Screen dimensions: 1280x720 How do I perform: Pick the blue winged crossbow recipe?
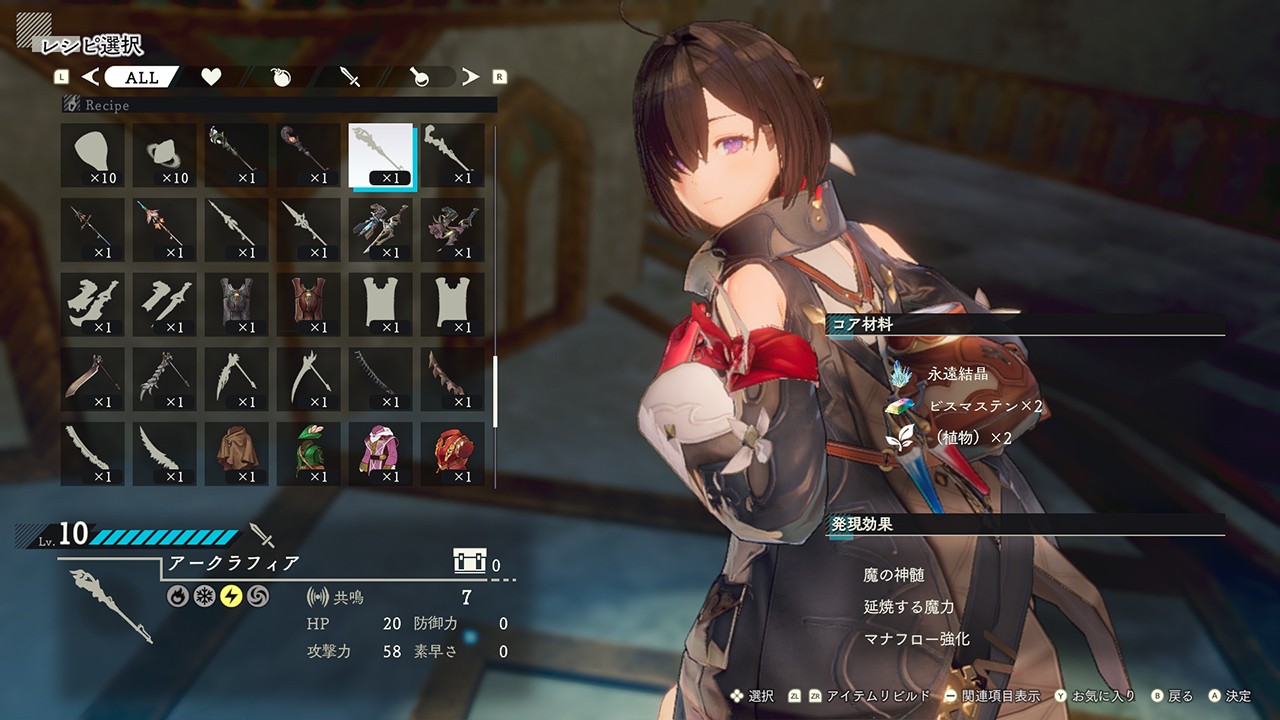[381, 230]
